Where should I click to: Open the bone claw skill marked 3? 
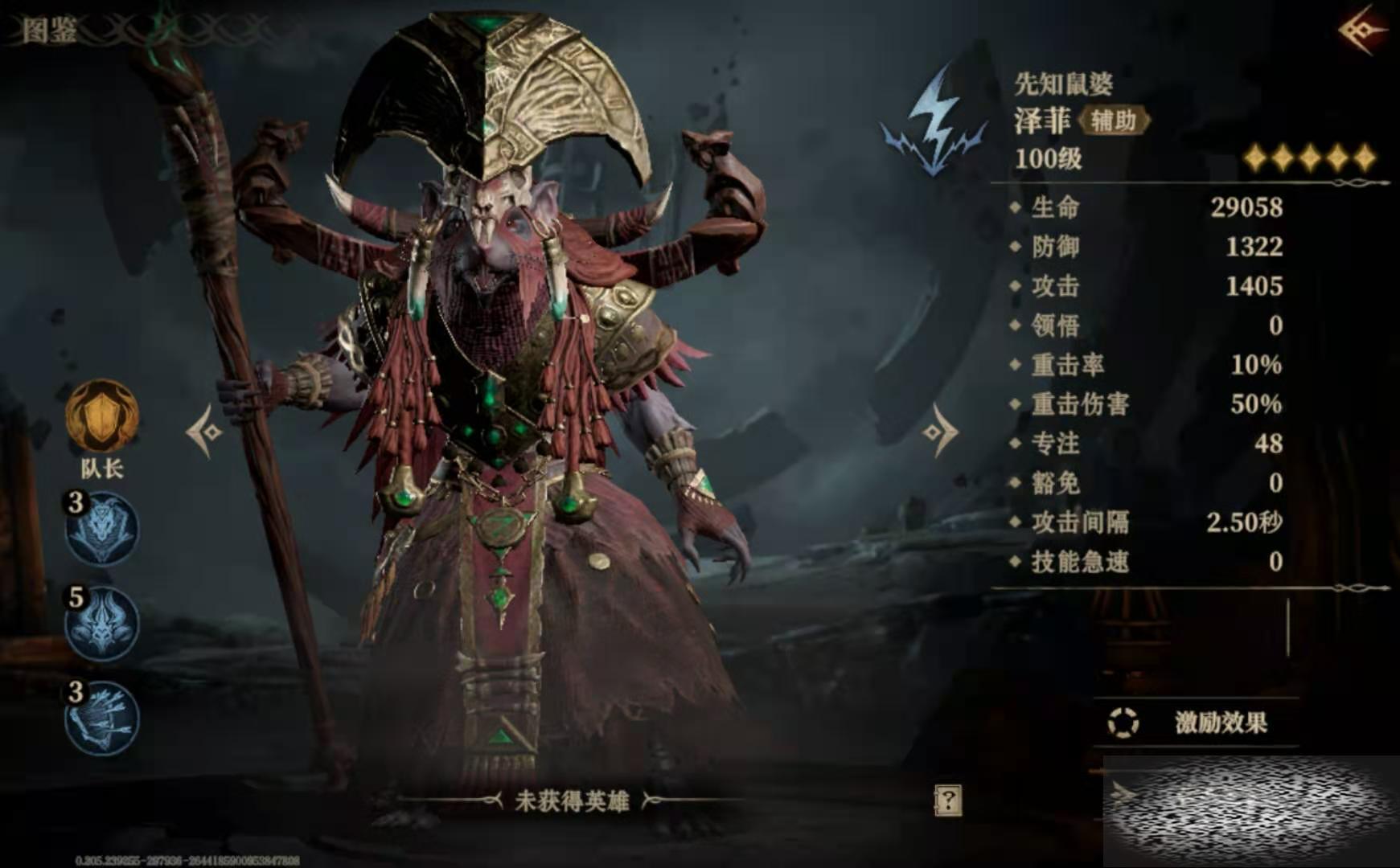[102, 718]
